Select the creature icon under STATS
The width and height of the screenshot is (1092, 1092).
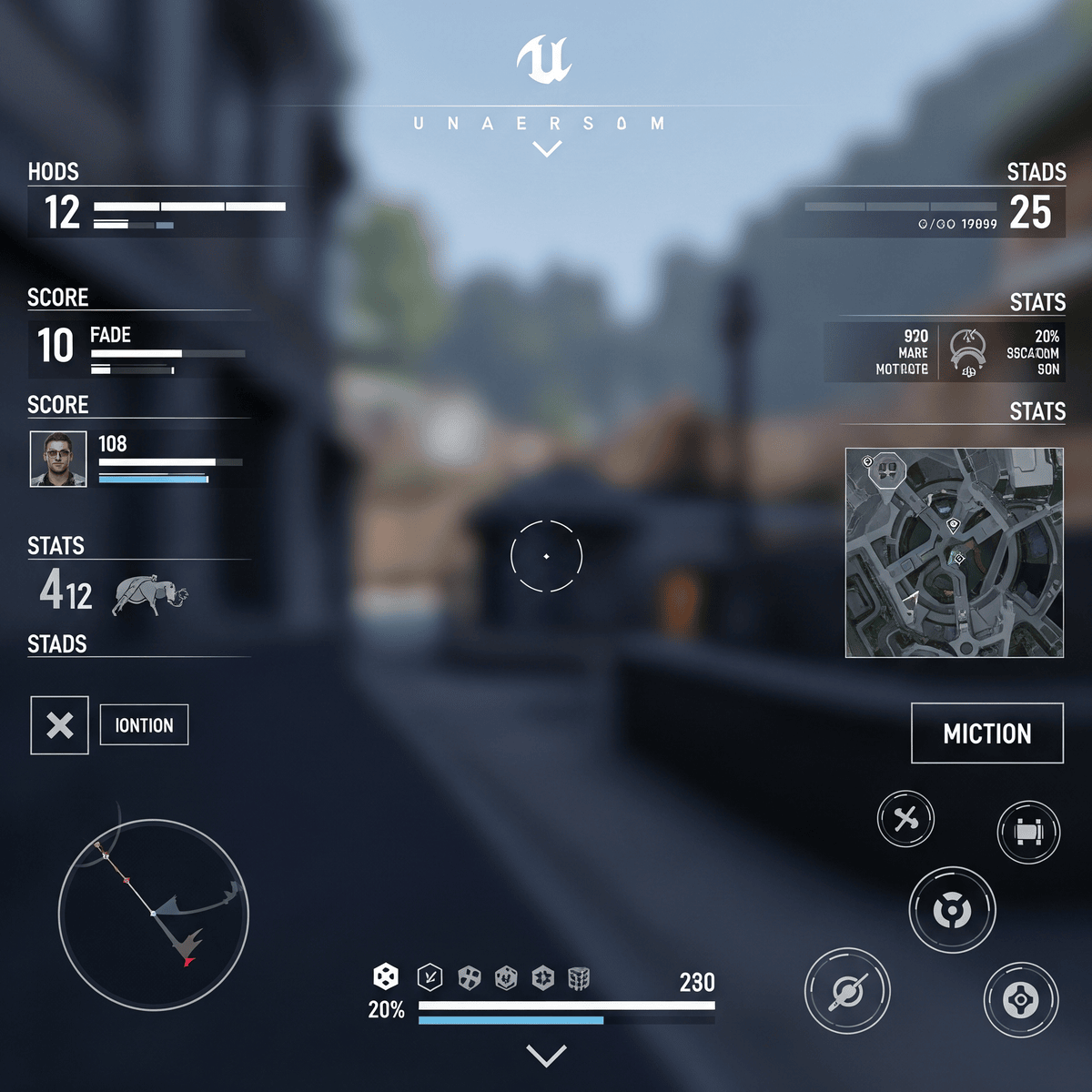pos(150,595)
